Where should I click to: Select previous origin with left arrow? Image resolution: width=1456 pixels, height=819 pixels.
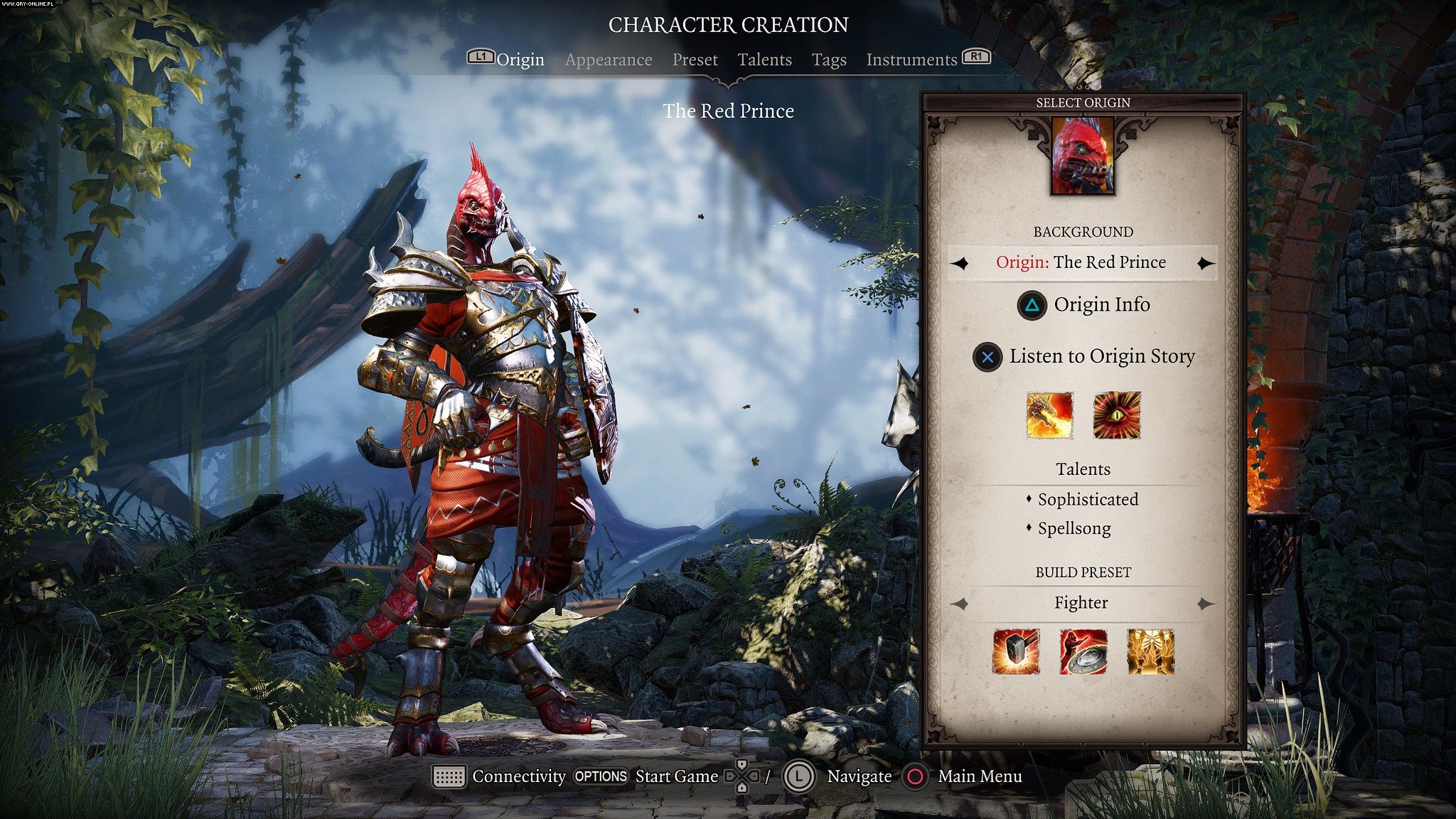point(960,264)
